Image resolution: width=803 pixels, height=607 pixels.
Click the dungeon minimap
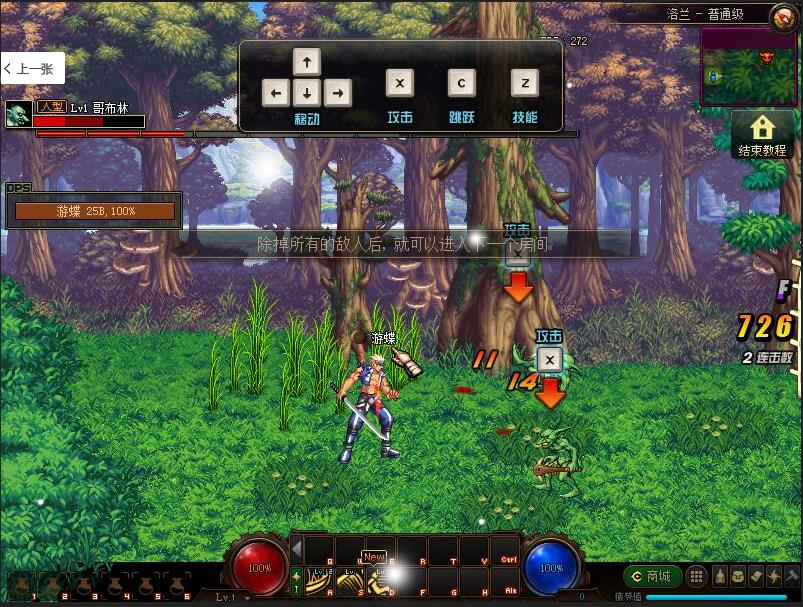coord(748,67)
